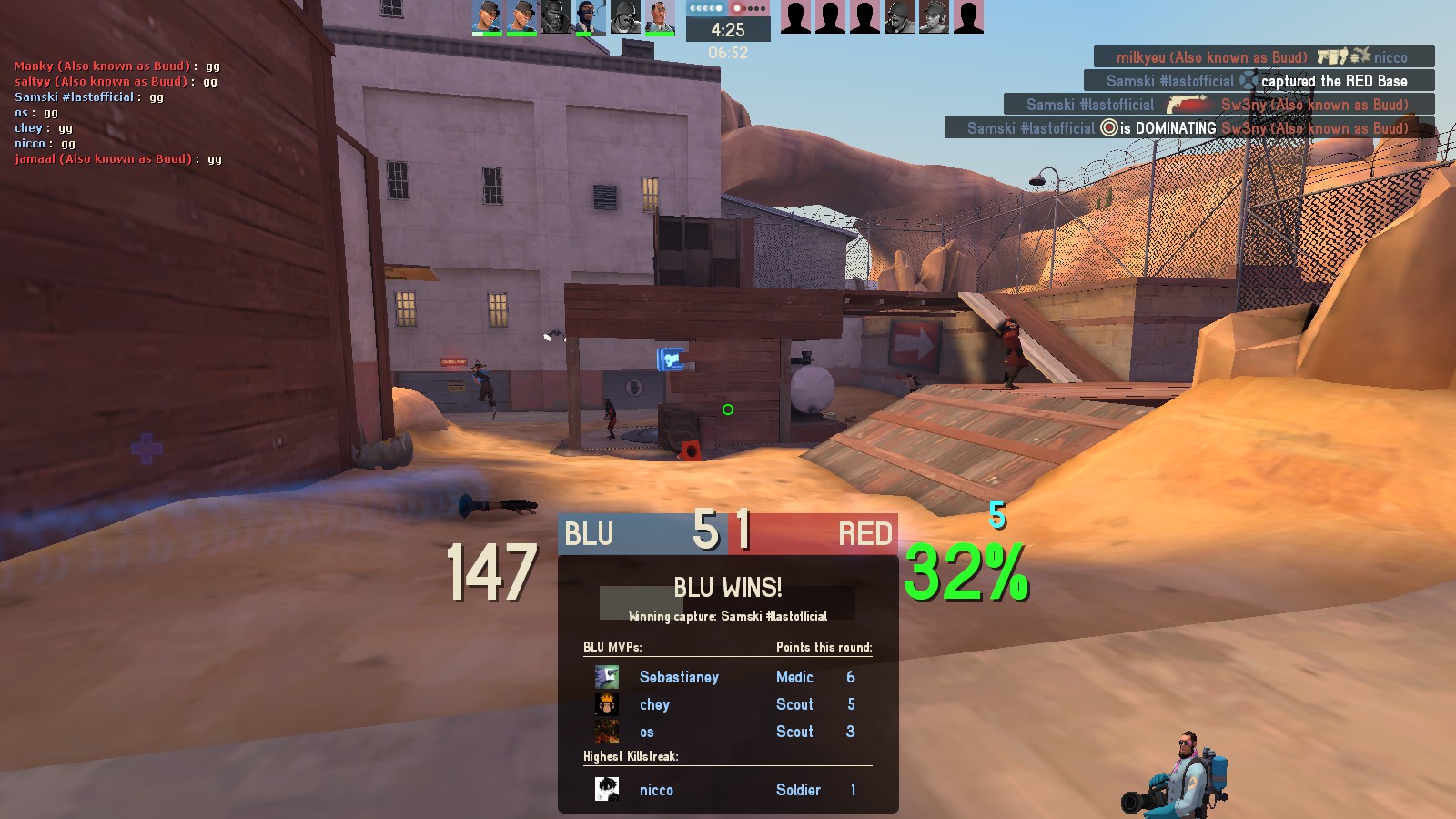Viewport: 1456px width, 819px height.
Task: Click the BLU Demoman portrait in team bar
Action: pyautogui.click(x=556, y=17)
